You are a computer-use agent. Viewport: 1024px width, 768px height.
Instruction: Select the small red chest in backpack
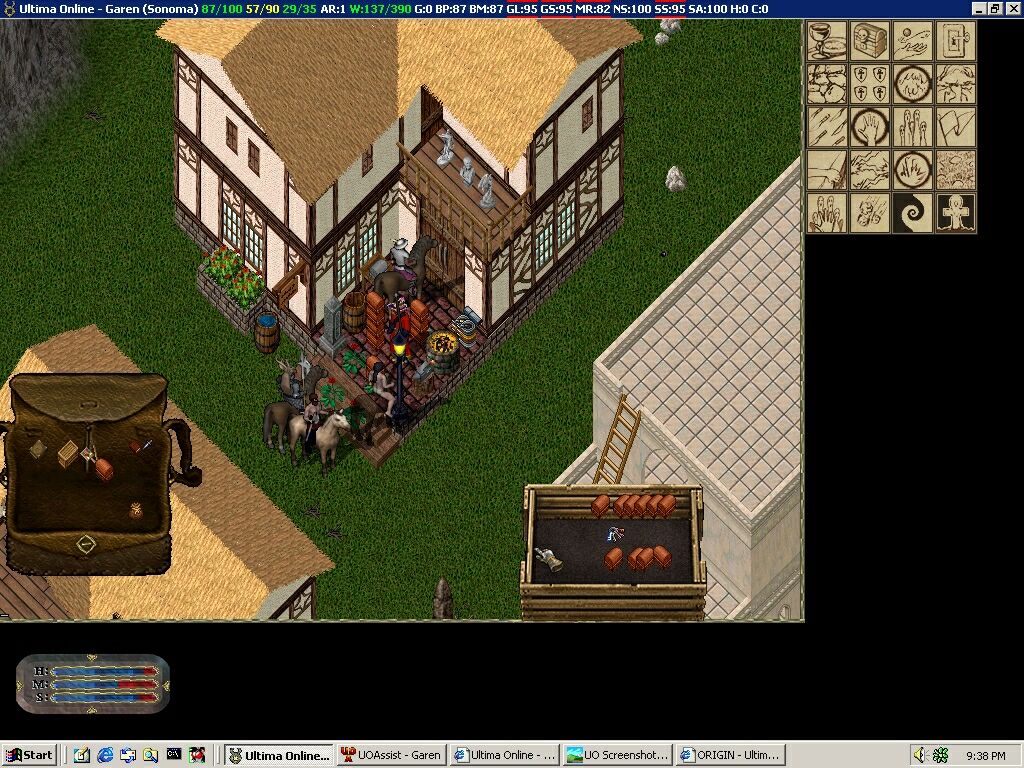(x=104, y=468)
